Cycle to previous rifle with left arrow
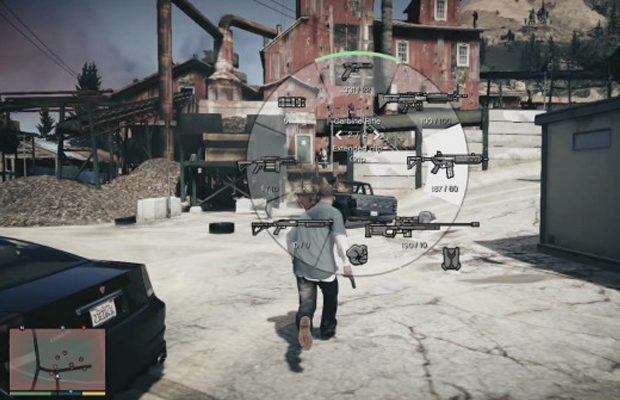 338,134
